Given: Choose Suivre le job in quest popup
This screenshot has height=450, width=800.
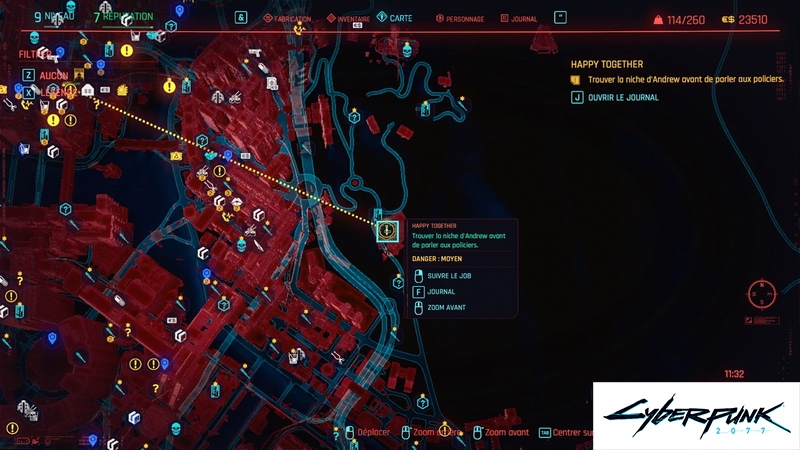Looking at the screenshot, I should tap(447, 275).
